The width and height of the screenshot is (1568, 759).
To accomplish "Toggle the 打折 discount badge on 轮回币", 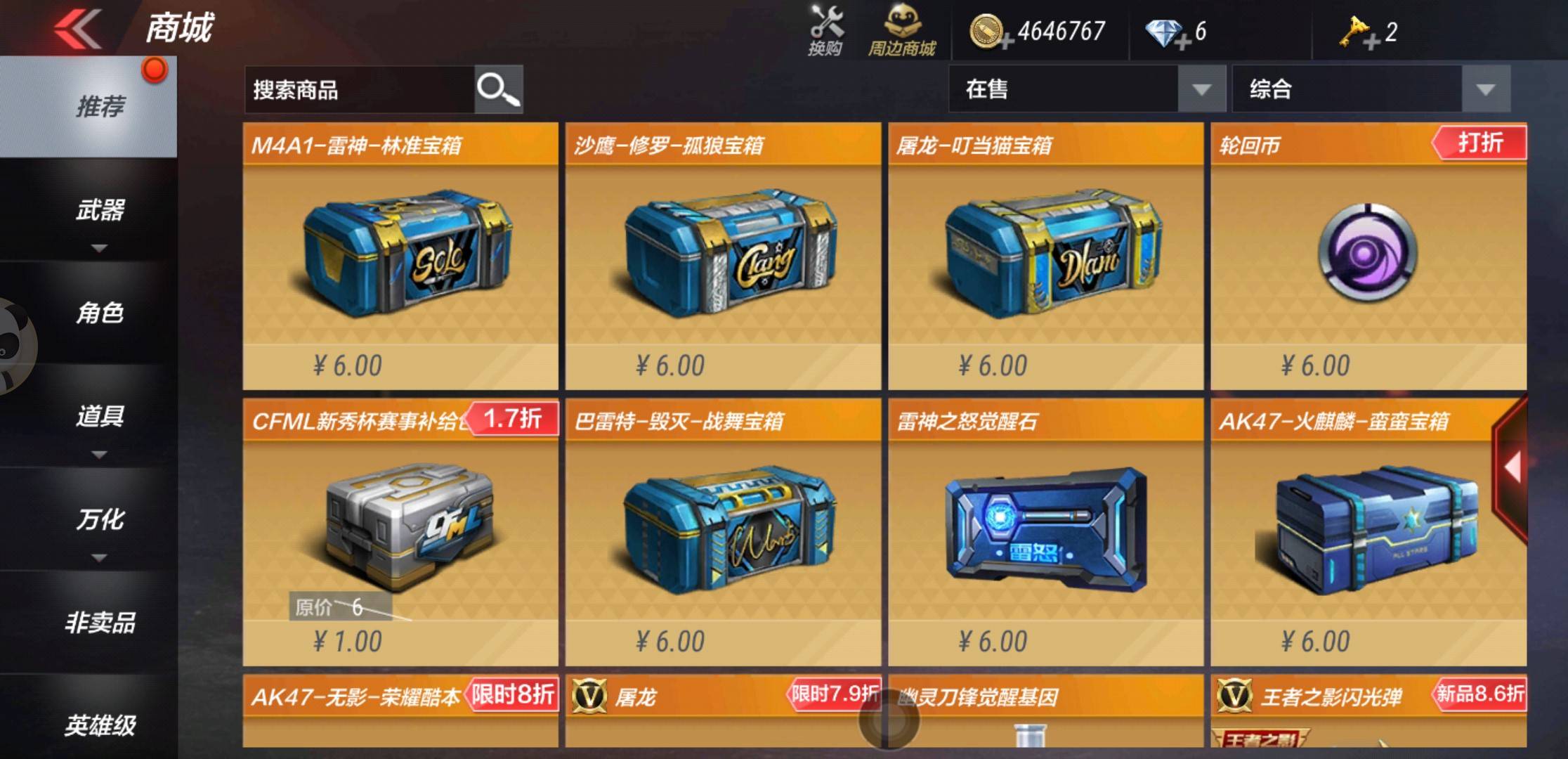I will click(x=1480, y=143).
